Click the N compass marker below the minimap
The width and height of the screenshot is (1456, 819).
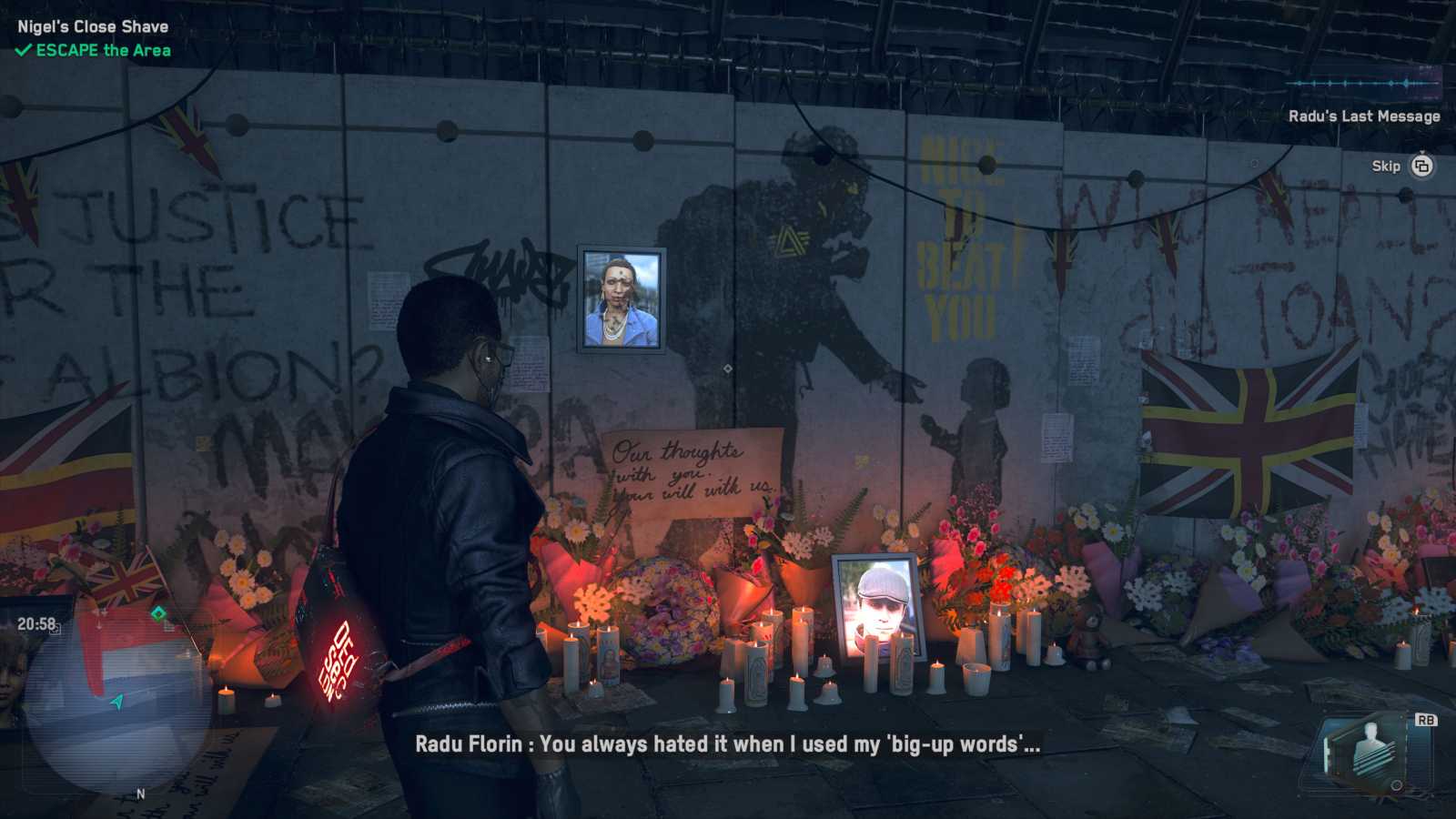141,794
